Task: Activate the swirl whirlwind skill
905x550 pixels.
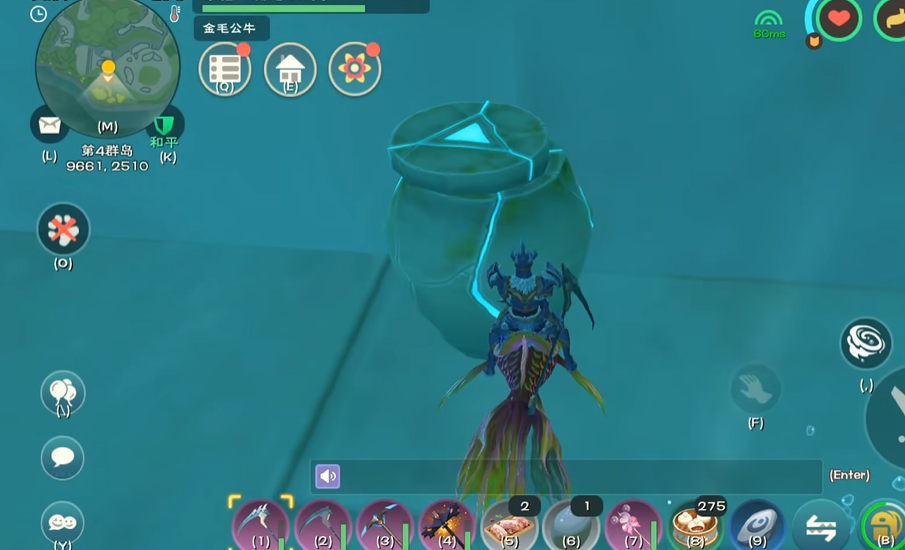Action: (865, 343)
